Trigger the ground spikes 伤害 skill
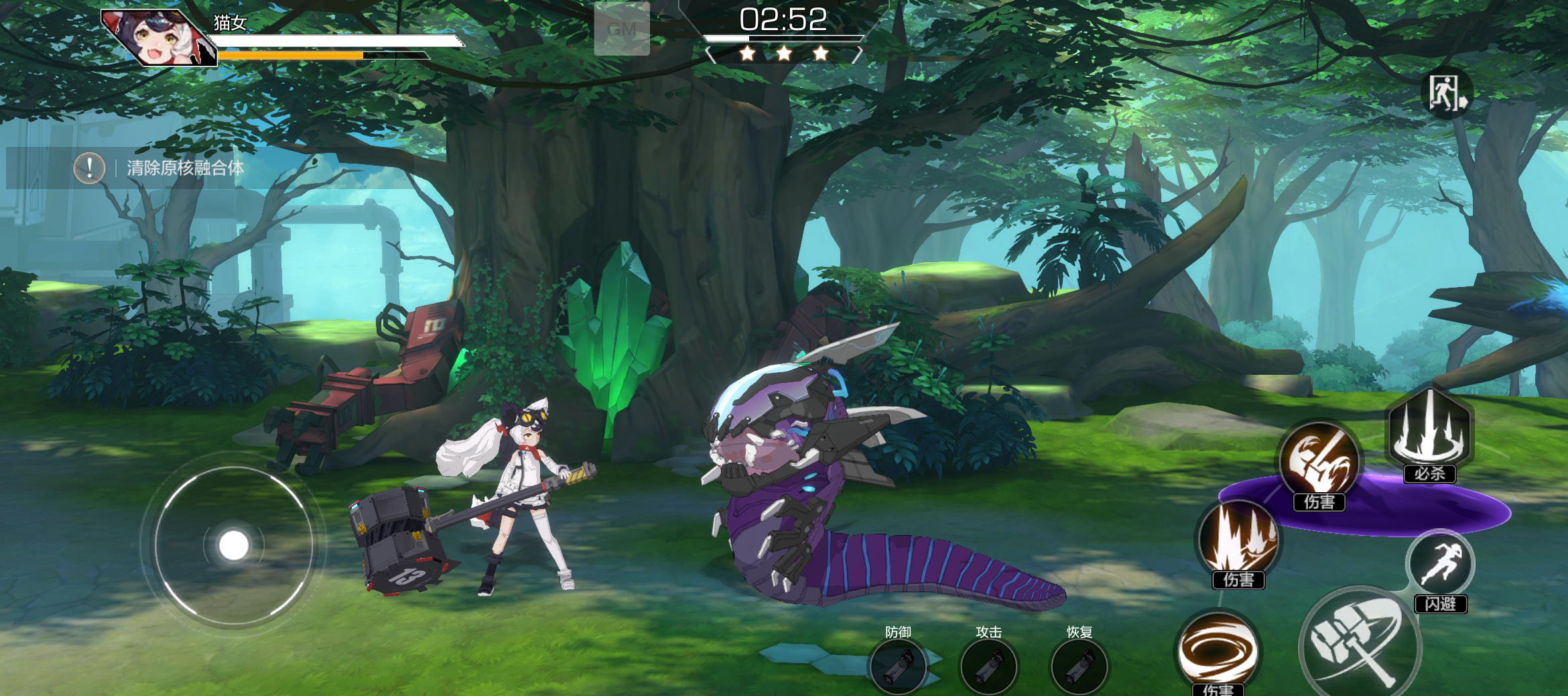This screenshot has height=696, width=1568. pos(1238,540)
